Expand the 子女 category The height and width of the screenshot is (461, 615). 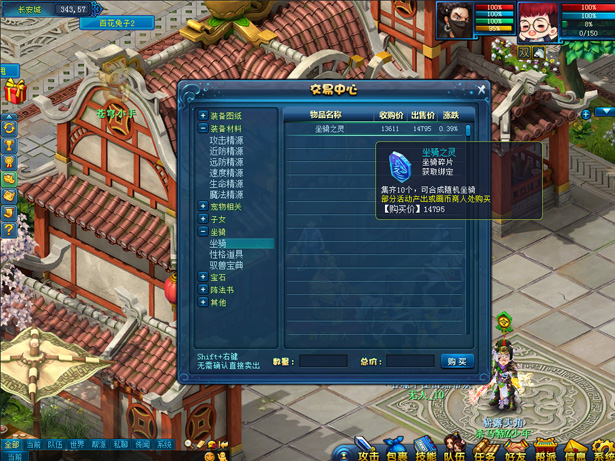[203, 219]
